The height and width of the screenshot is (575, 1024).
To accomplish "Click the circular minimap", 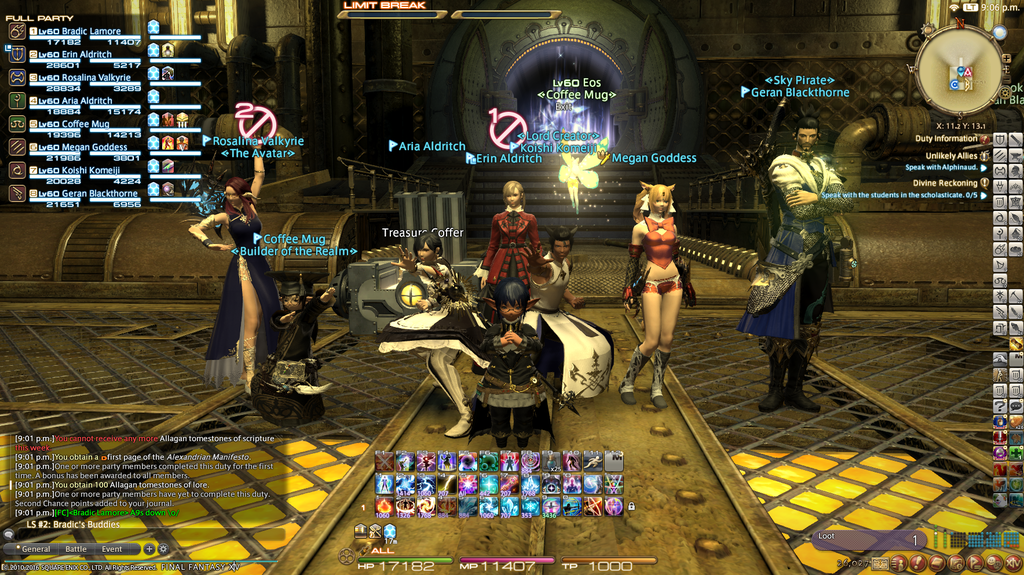I will pos(958,68).
